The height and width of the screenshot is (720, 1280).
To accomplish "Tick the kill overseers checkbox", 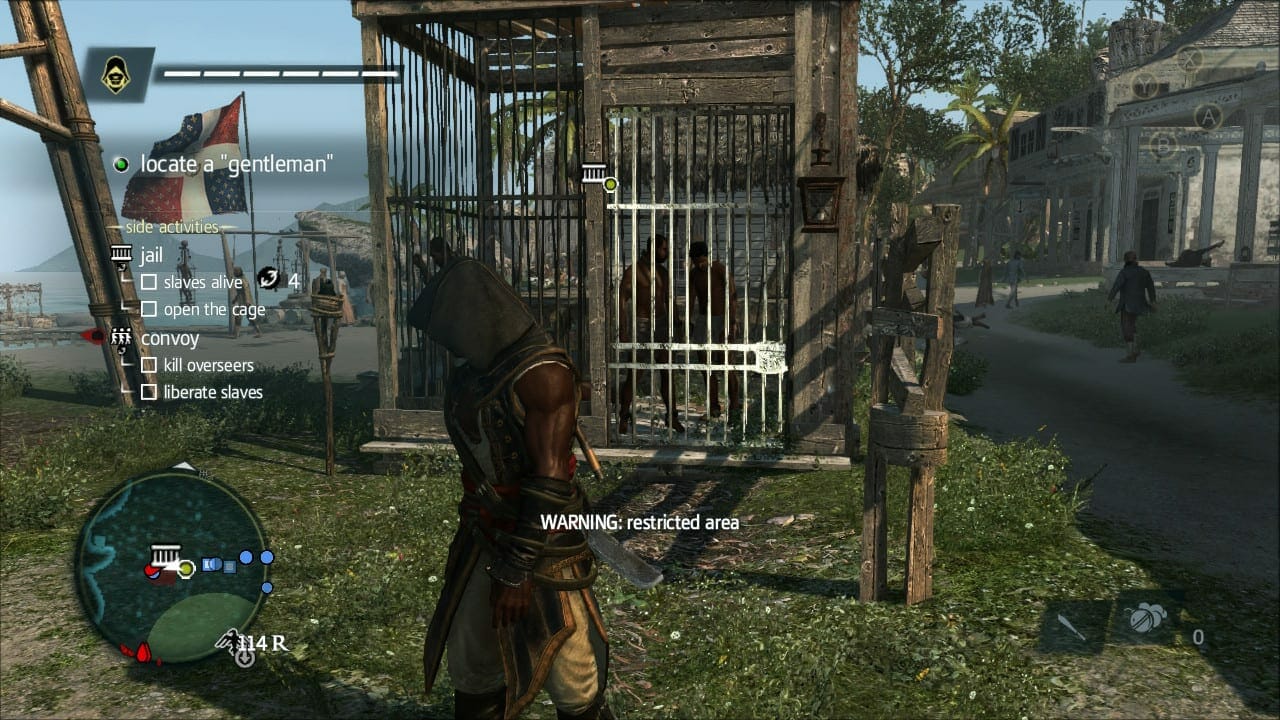I will (x=149, y=365).
